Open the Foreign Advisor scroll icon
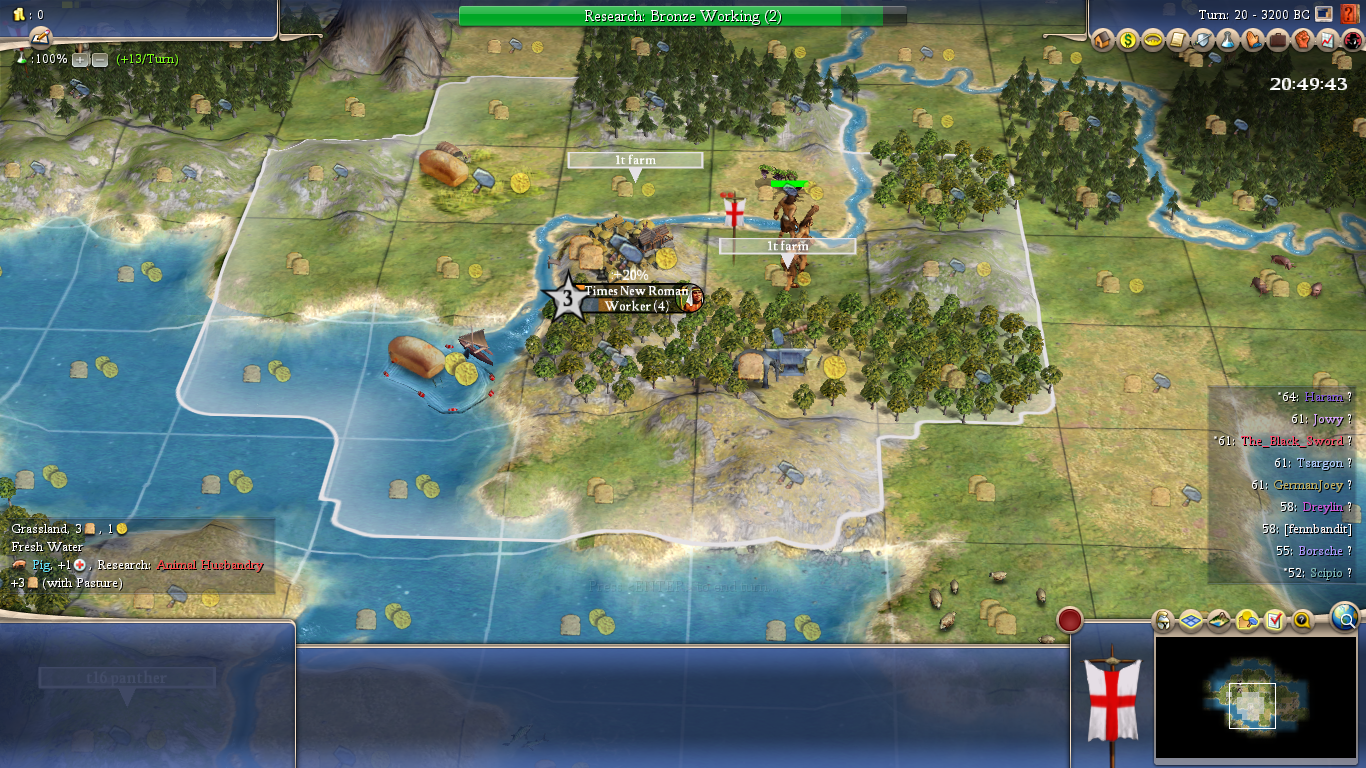This screenshot has width=1366, height=768. click(1178, 40)
